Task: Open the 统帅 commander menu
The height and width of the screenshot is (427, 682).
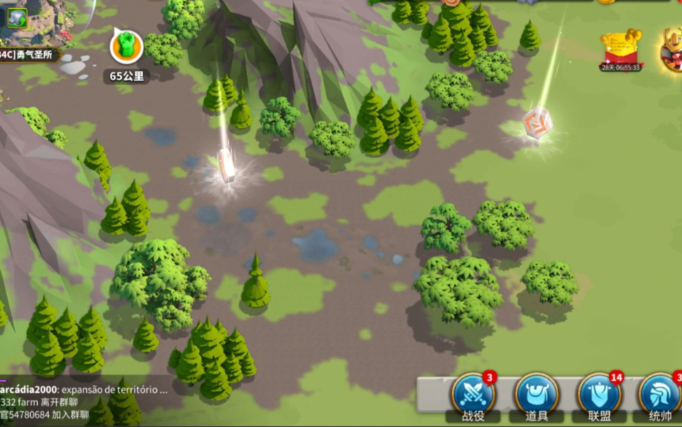Action: tap(661, 394)
